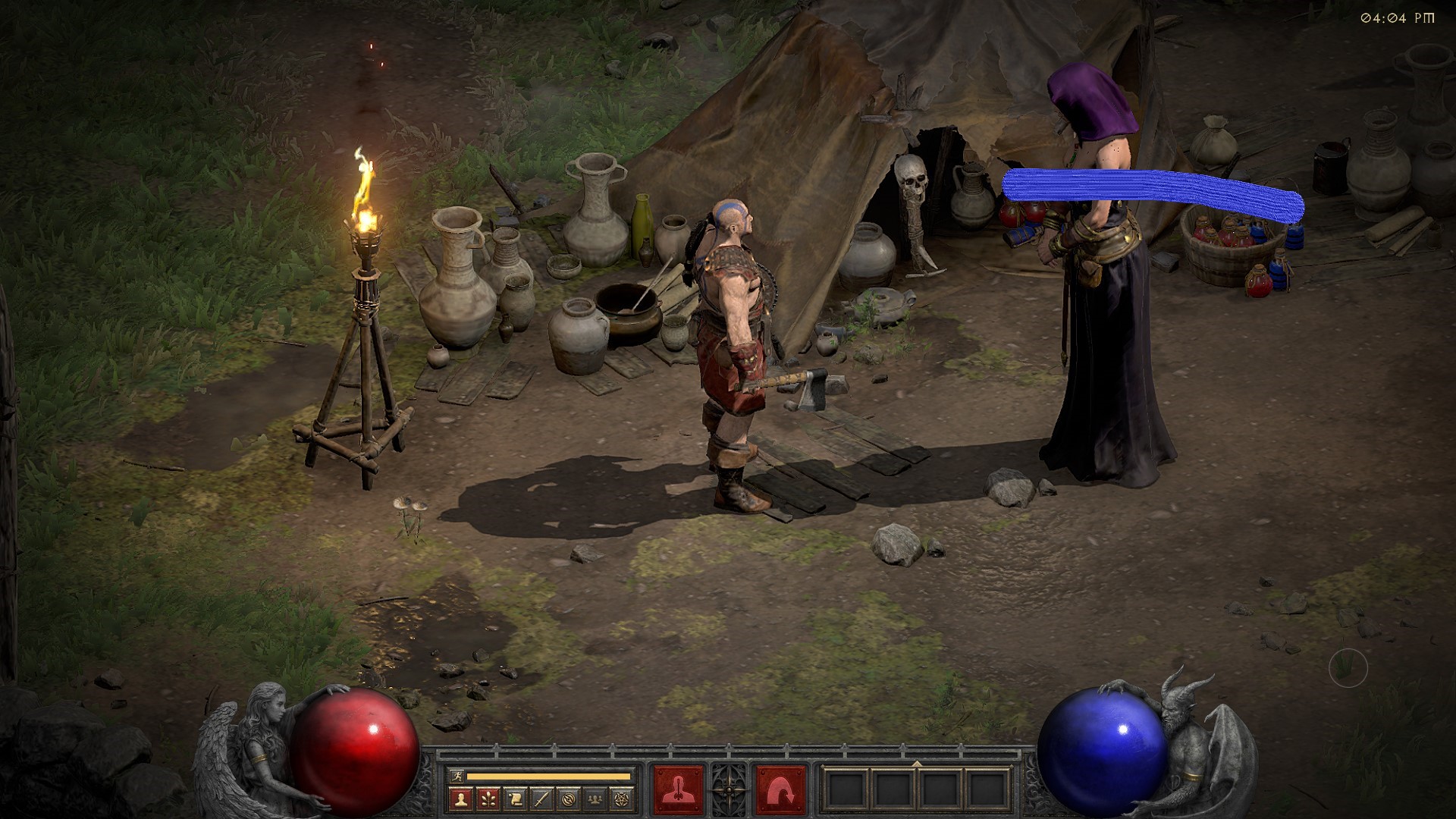
Task: Open the skill tree plant icon
Action: click(x=488, y=798)
